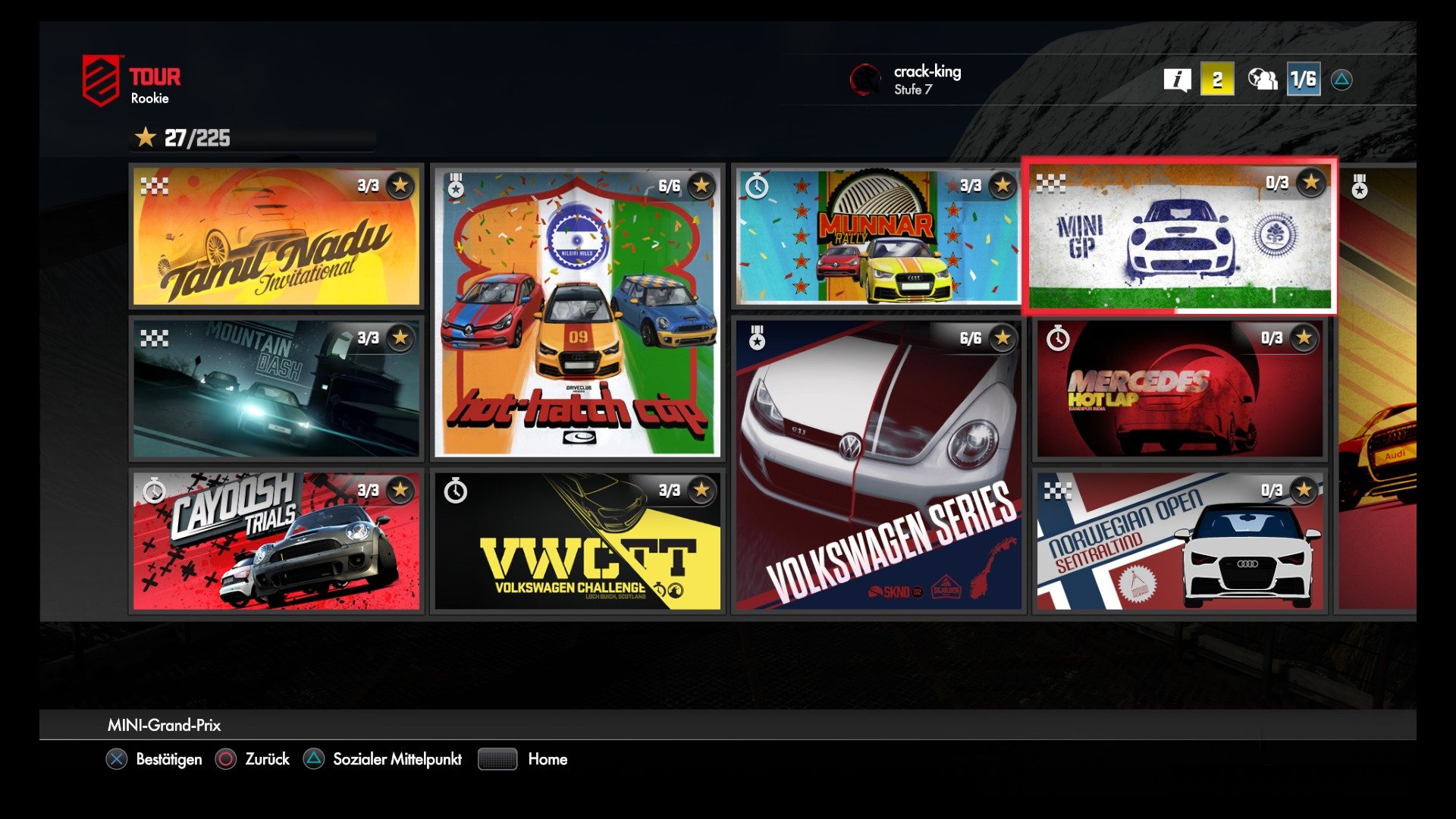Image resolution: width=1456 pixels, height=819 pixels.
Task: Click Home next to the keyboard icon
Action: click(548, 759)
